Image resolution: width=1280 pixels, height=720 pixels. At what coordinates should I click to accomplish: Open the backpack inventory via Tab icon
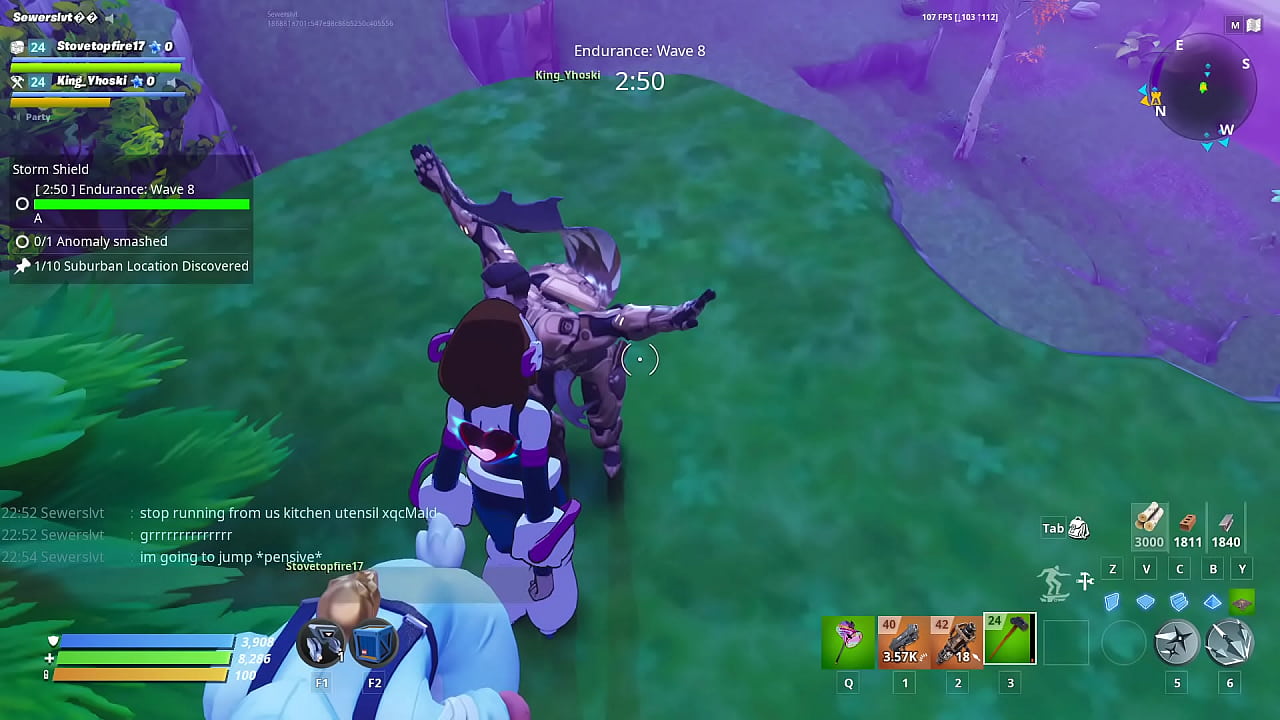click(1078, 528)
